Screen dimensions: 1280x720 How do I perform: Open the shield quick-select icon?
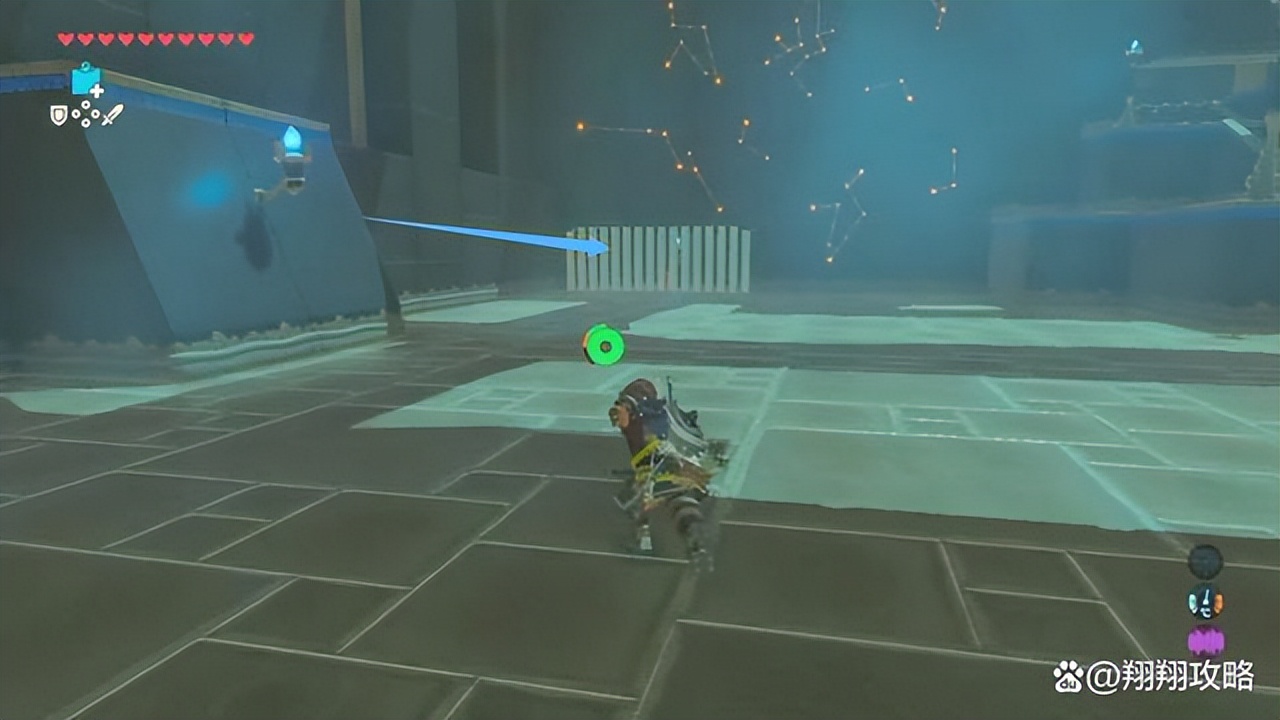click(x=59, y=115)
